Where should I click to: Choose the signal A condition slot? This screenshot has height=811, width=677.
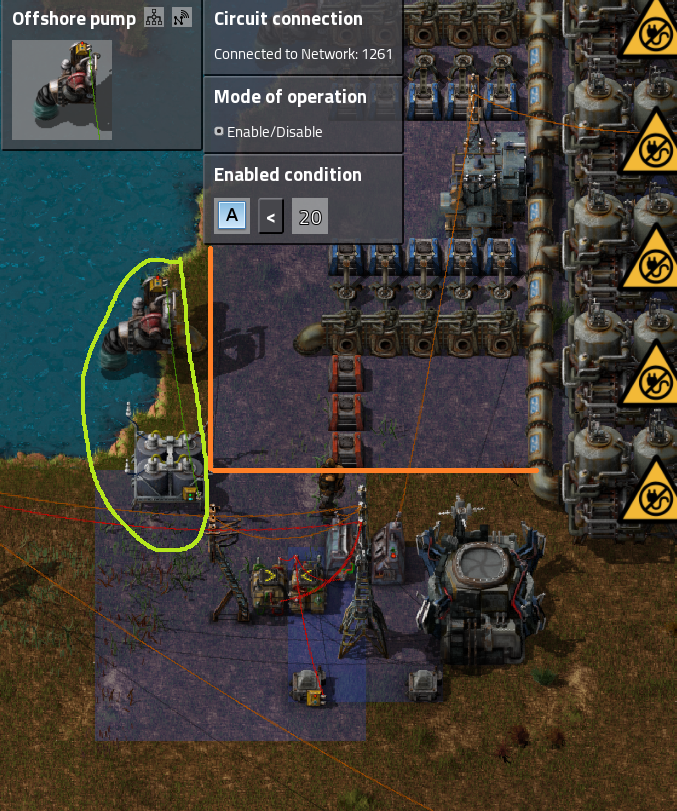[232, 215]
